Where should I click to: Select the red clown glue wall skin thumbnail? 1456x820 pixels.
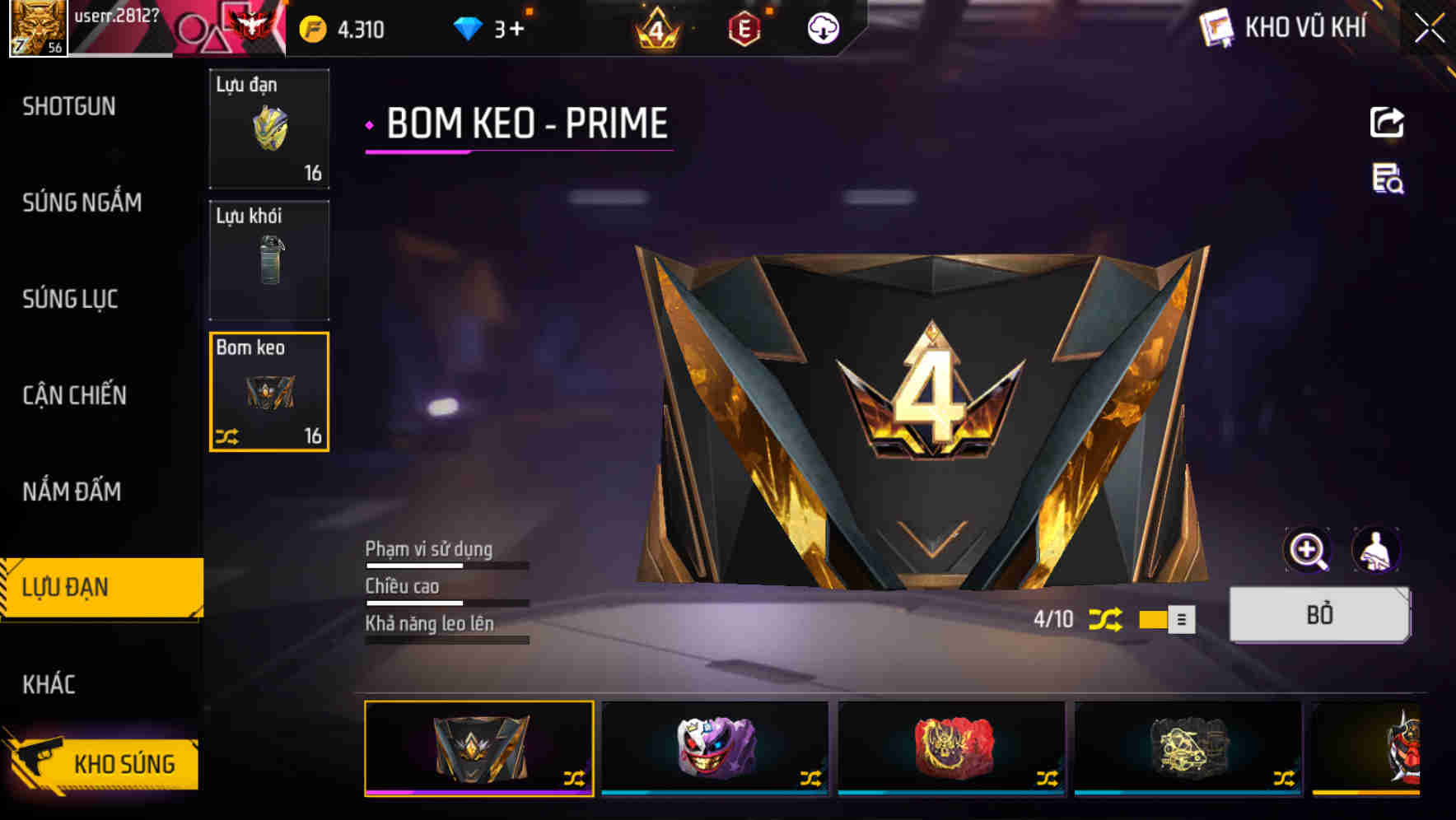click(951, 749)
